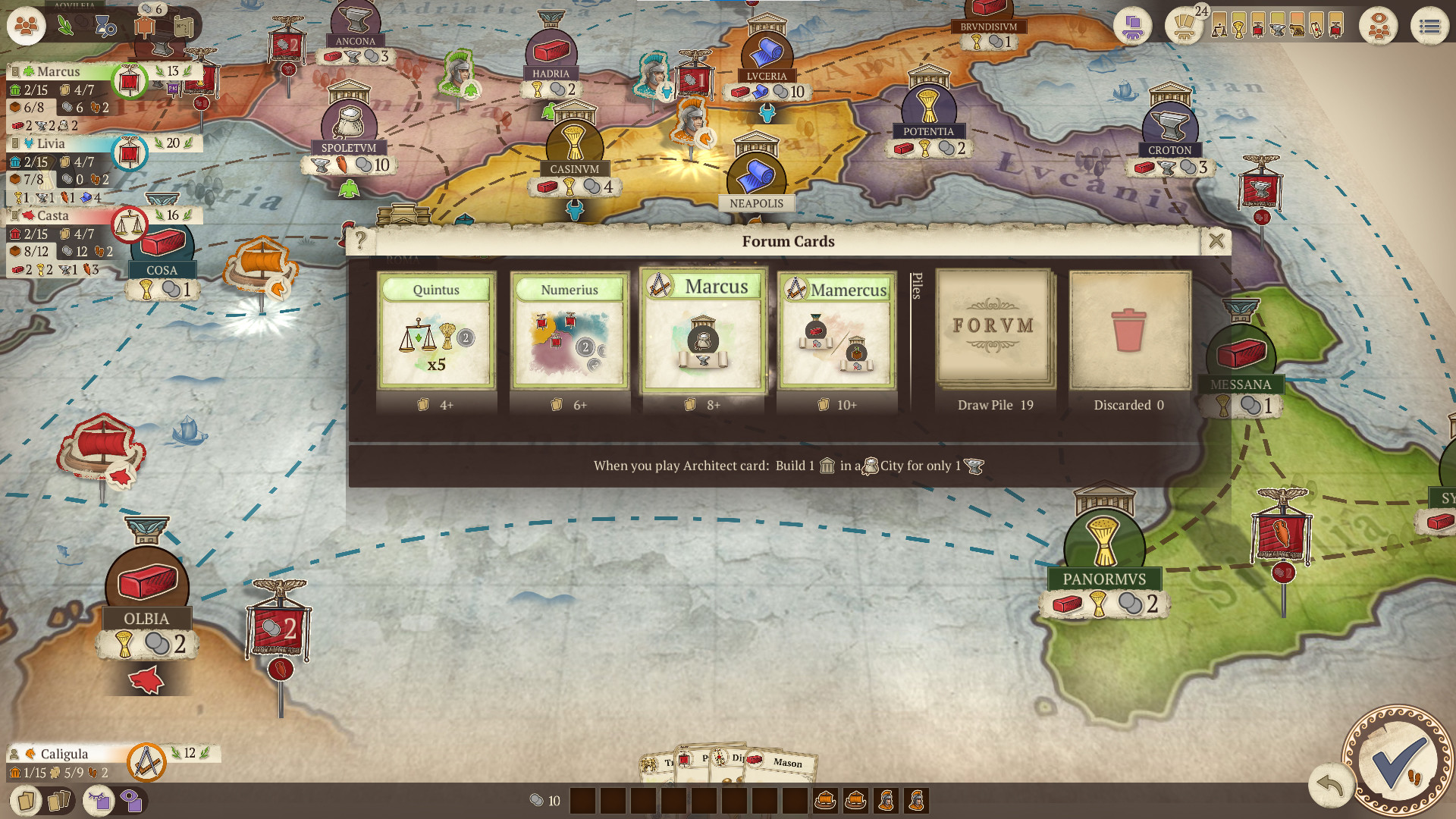Select the scales card filter top-right
Screen dimensions: 1456x819
pyautogui.click(x=1219, y=27)
